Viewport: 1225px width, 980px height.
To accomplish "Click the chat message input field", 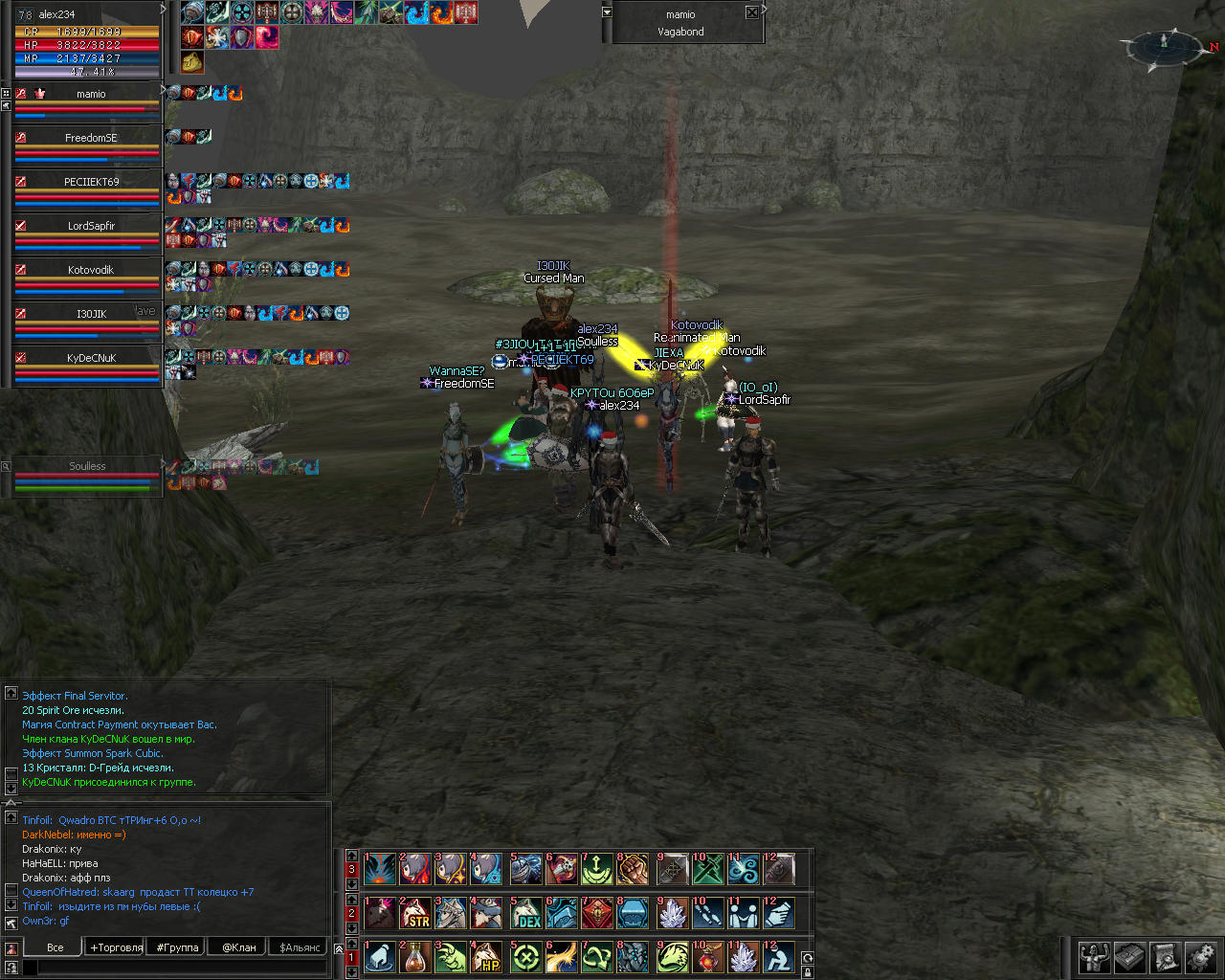I will (x=182, y=969).
